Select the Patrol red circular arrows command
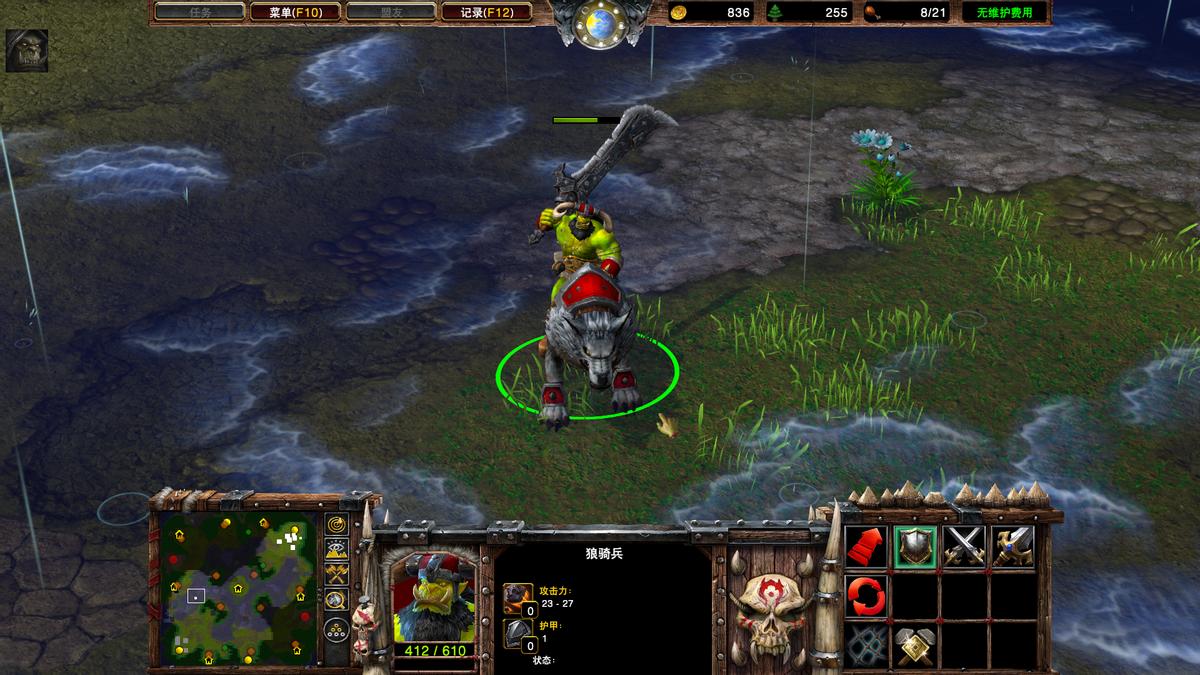The width and height of the screenshot is (1200, 675). (866, 596)
